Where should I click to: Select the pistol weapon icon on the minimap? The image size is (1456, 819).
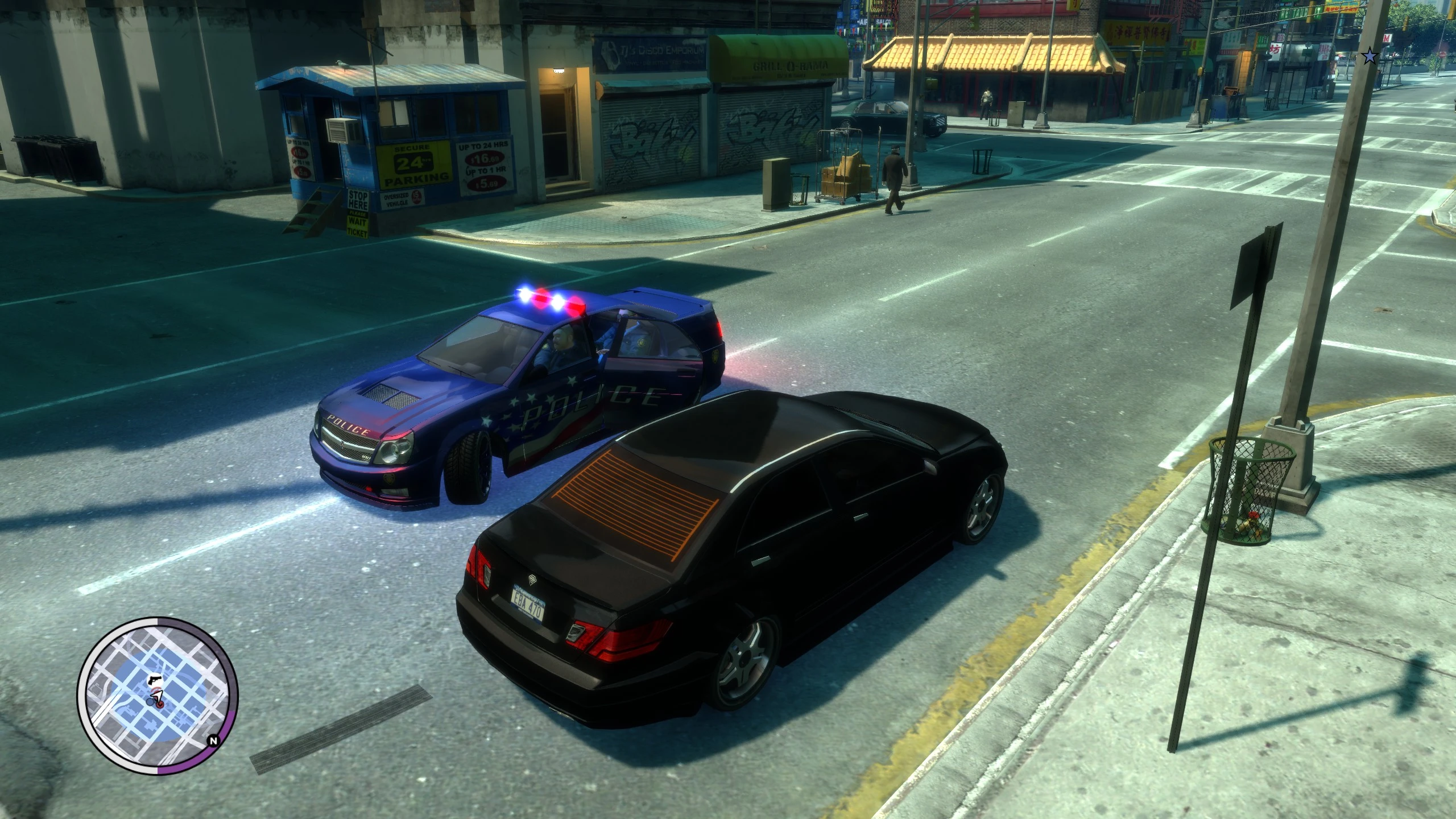click(155, 680)
